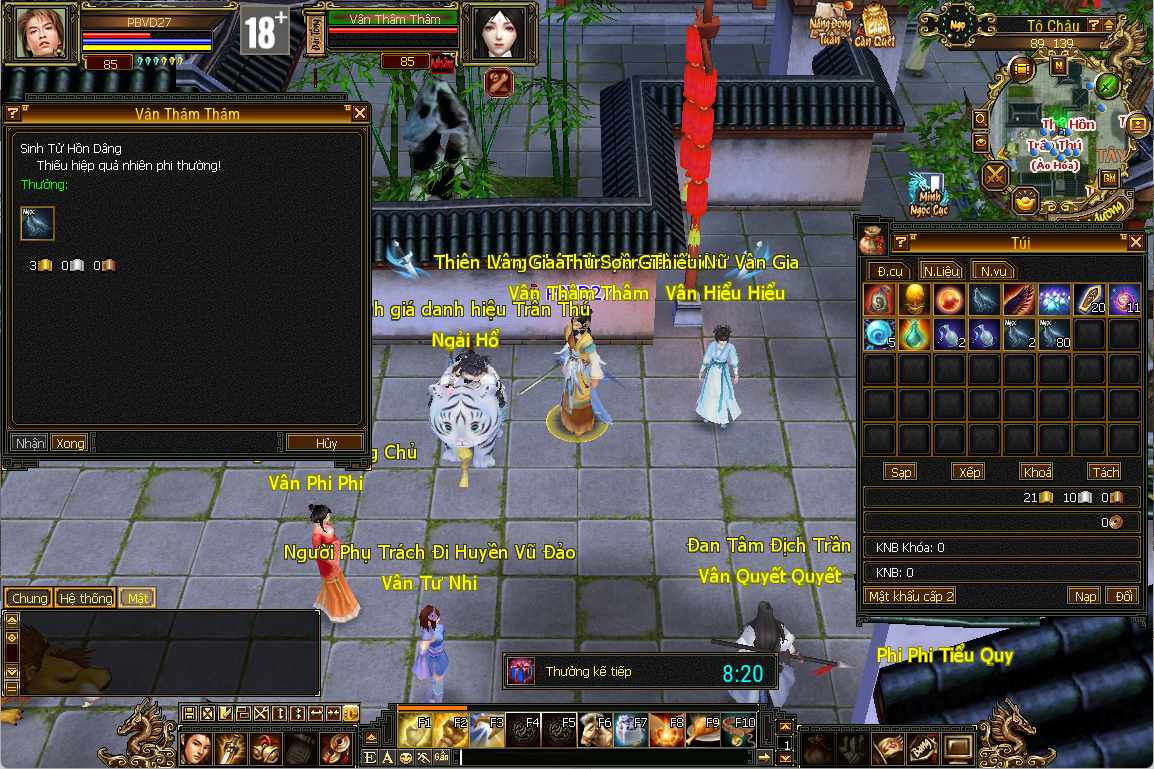
Task: Open the Càn Quét event icon
Action: tap(874, 27)
